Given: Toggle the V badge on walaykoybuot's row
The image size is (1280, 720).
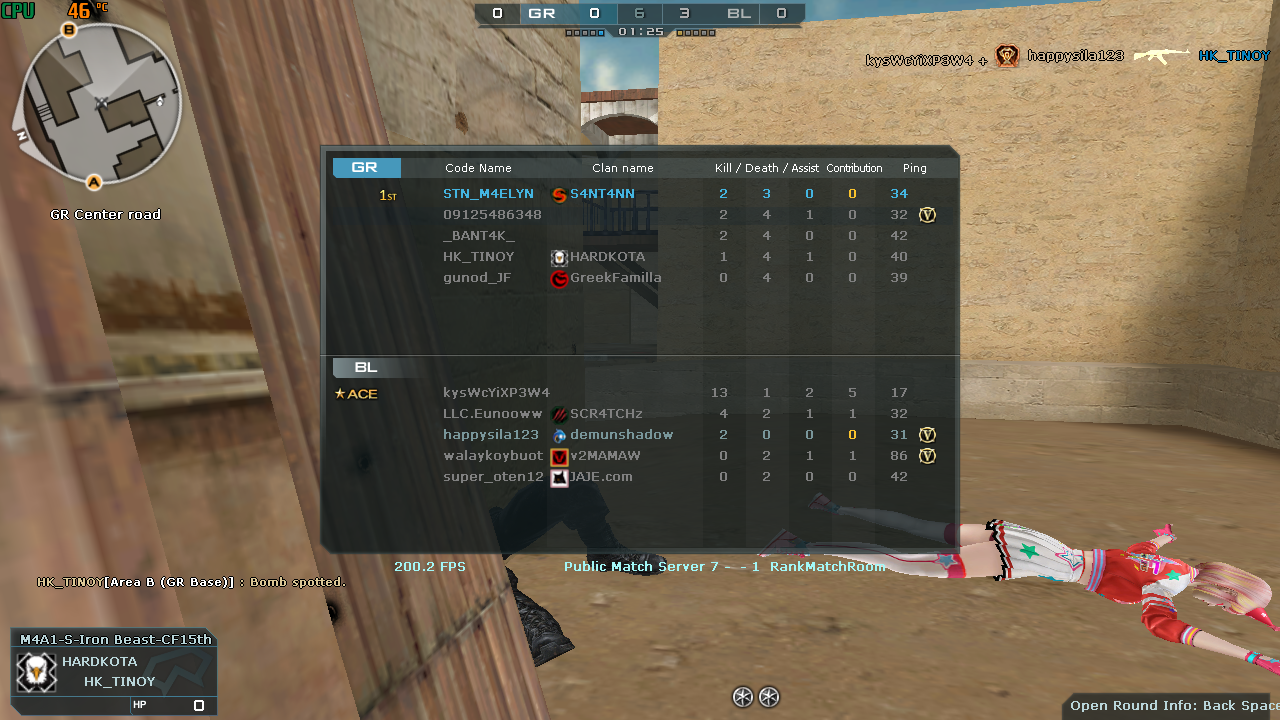Looking at the screenshot, I should [x=927, y=456].
